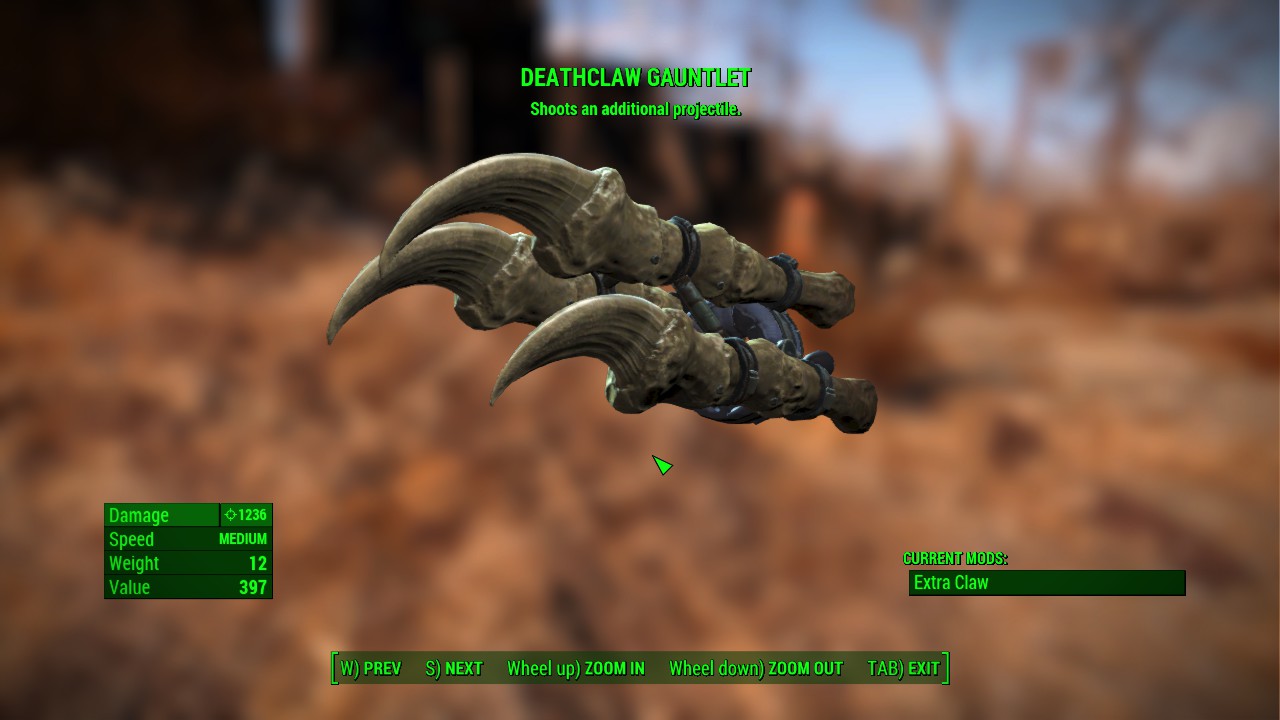Go to the PREV item

[x=370, y=668]
